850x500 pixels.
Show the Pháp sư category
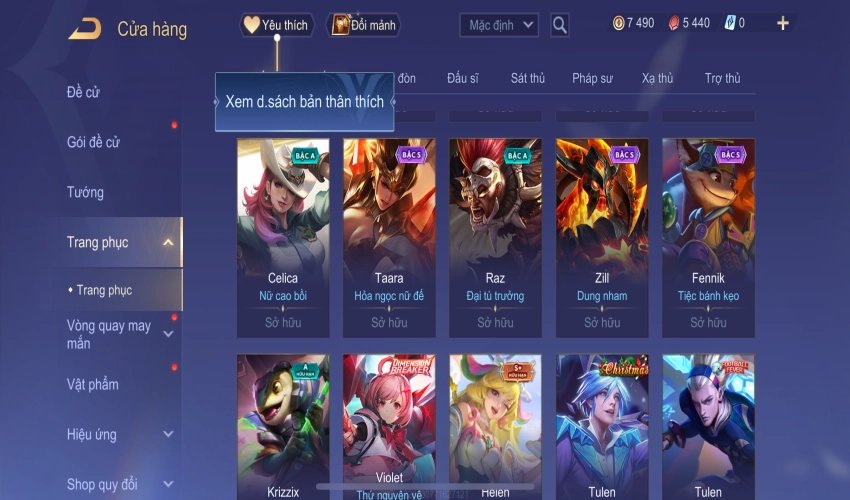(592, 78)
